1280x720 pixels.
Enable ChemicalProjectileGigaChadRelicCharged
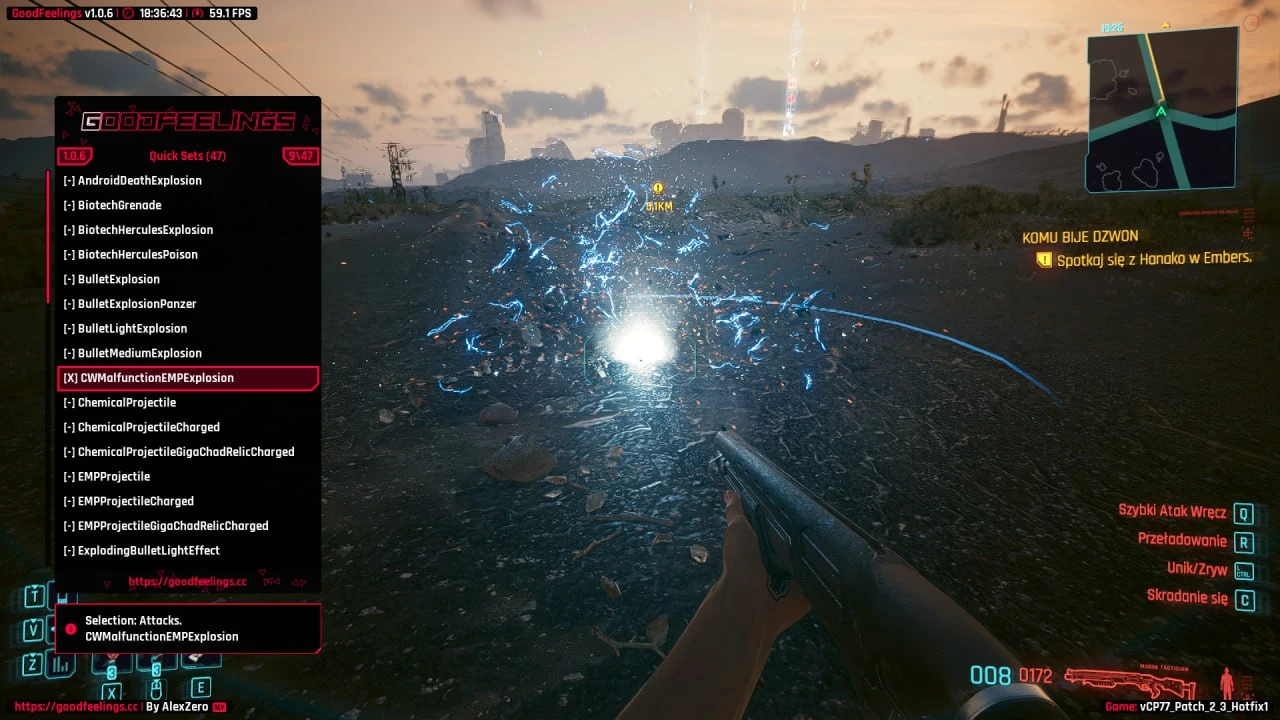(179, 452)
